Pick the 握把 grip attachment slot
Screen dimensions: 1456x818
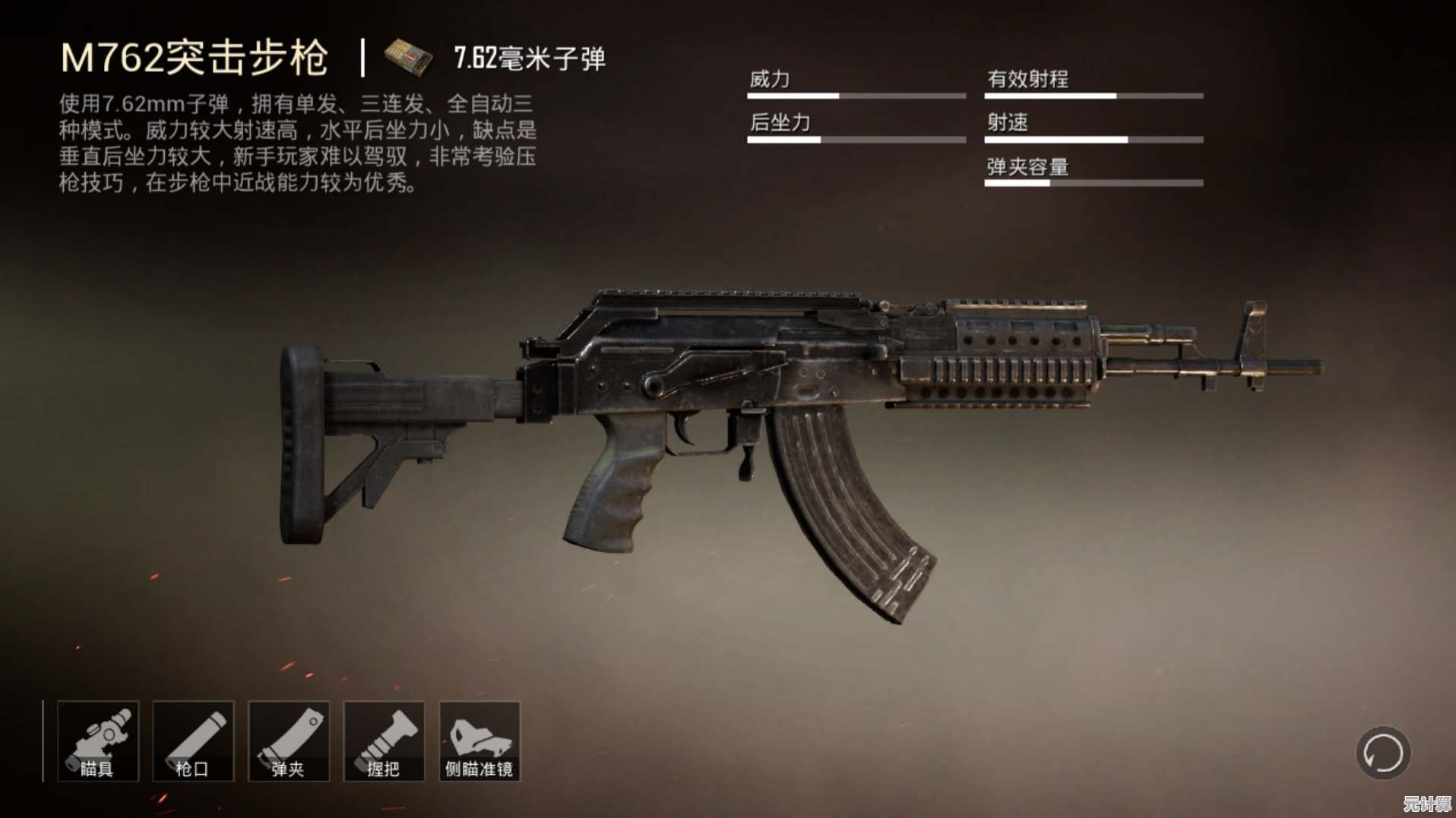click(x=384, y=741)
